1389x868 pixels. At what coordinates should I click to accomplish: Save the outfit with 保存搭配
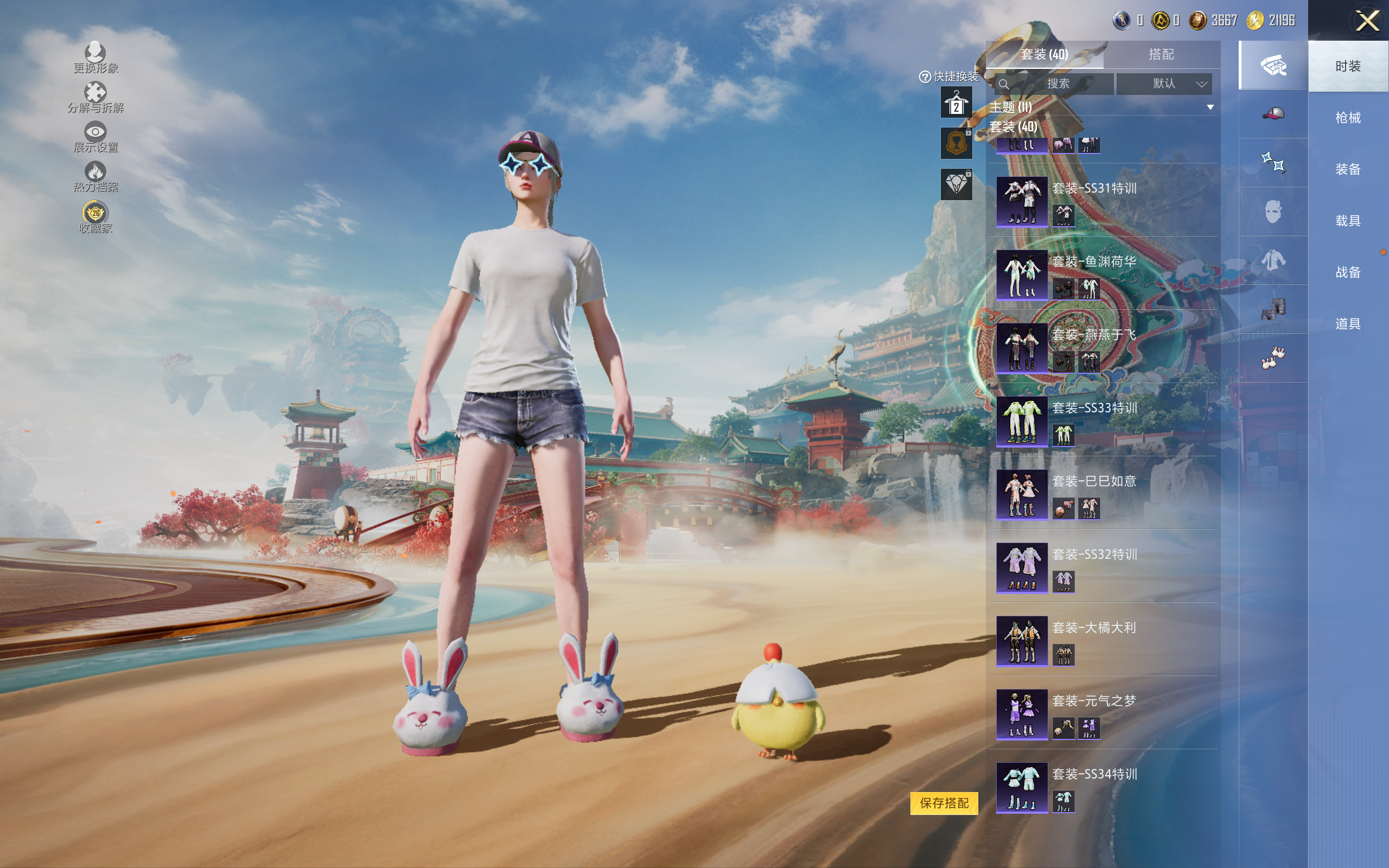pyautogui.click(x=944, y=802)
